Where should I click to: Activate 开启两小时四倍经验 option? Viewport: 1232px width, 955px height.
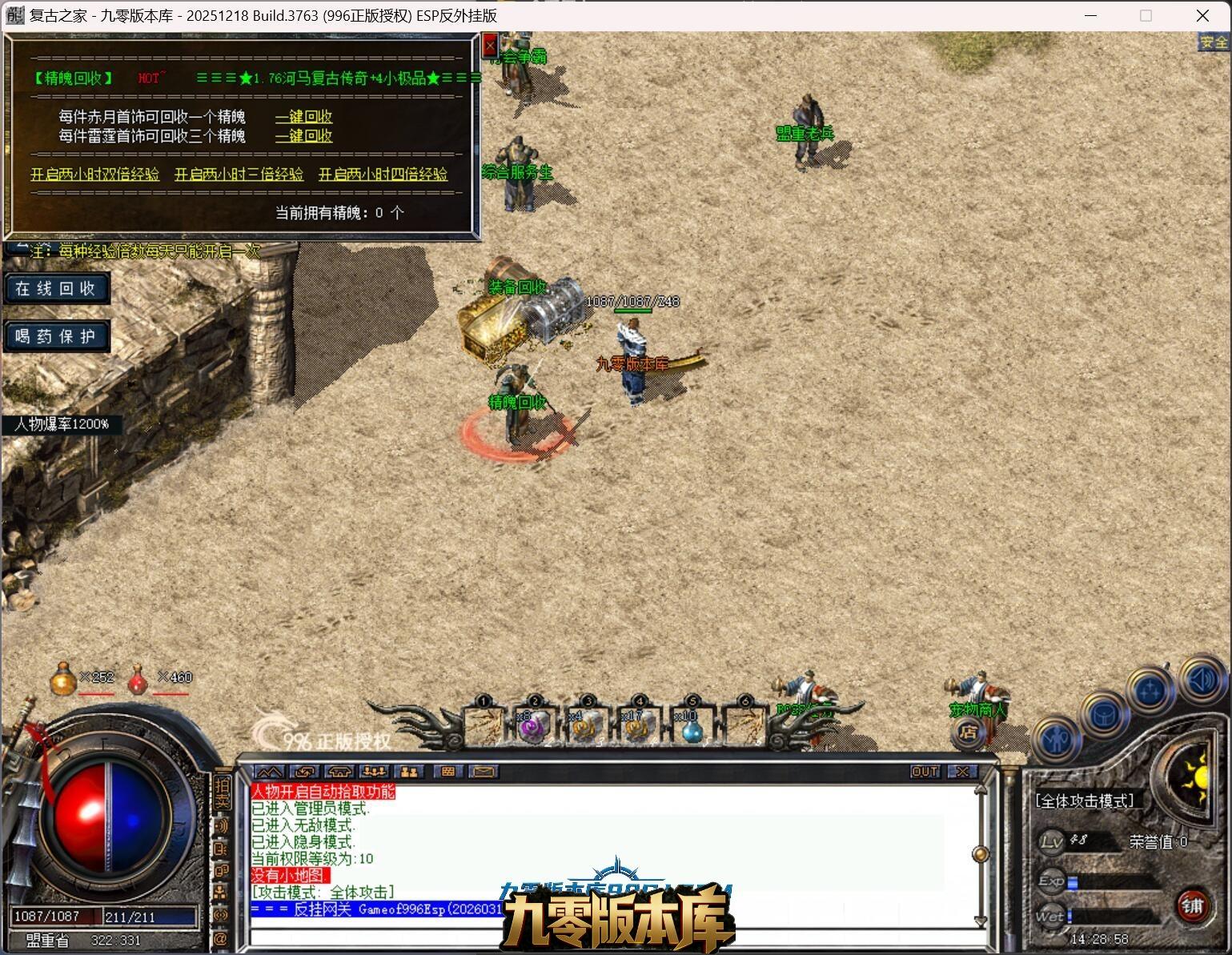(383, 174)
